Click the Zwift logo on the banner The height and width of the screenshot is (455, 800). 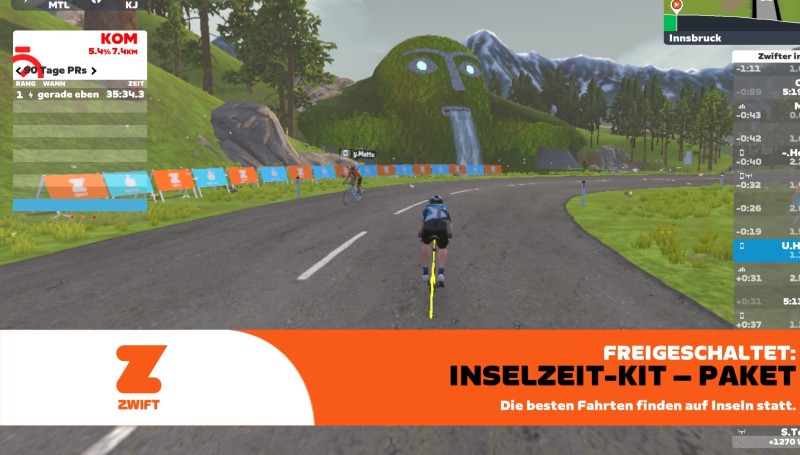pyautogui.click(x=140, y=377)
